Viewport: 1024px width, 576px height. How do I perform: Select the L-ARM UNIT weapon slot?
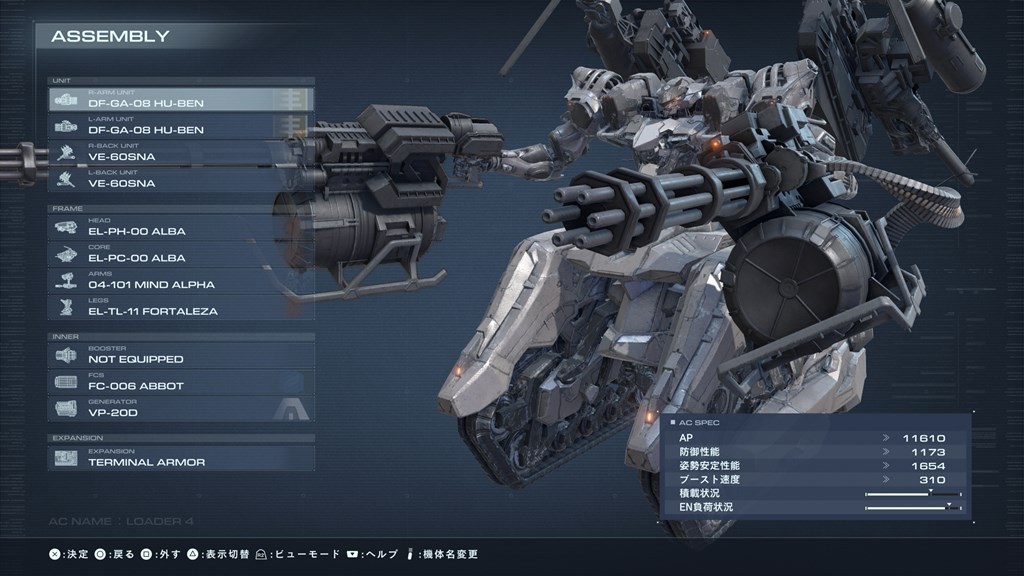[x=180, y=127]
